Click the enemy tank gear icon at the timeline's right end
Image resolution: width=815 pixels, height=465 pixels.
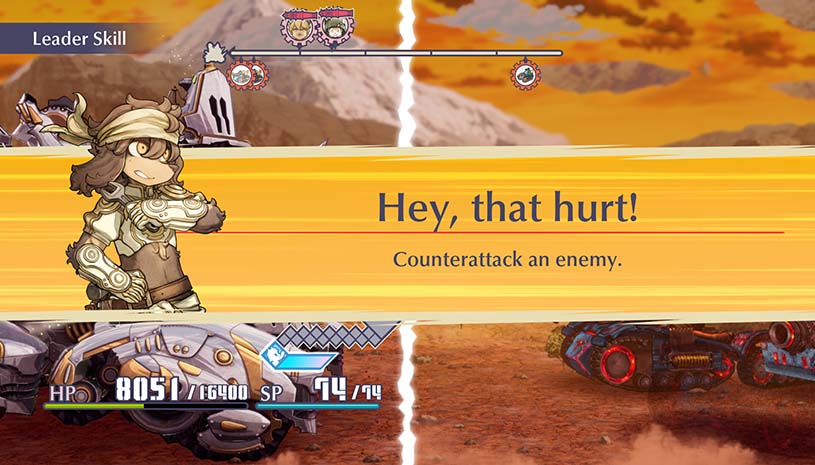pos(524,74)
